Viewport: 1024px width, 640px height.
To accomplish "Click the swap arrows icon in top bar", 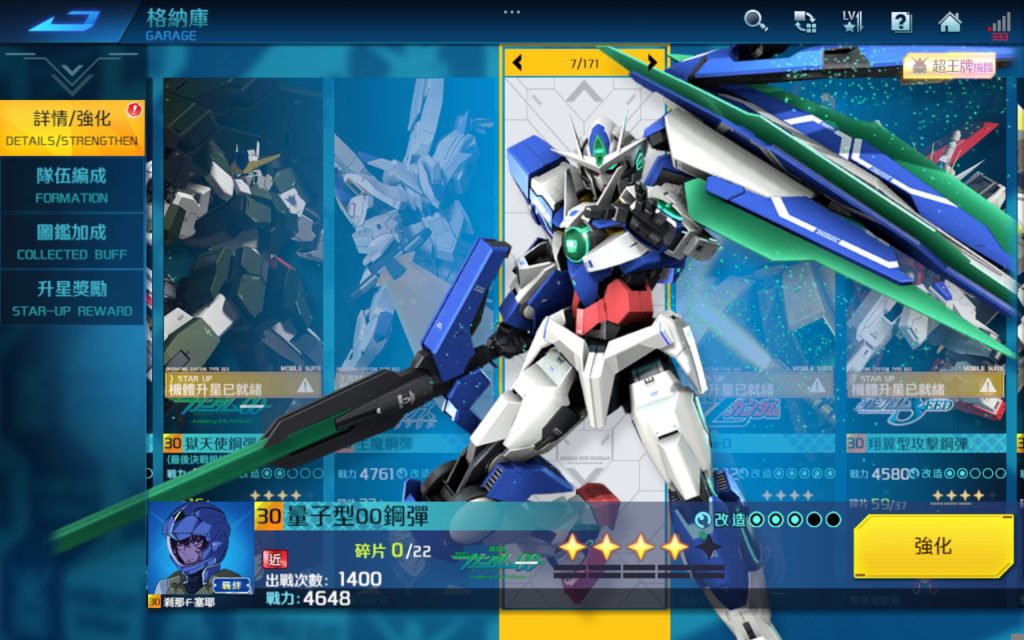I will coord(805,21).
